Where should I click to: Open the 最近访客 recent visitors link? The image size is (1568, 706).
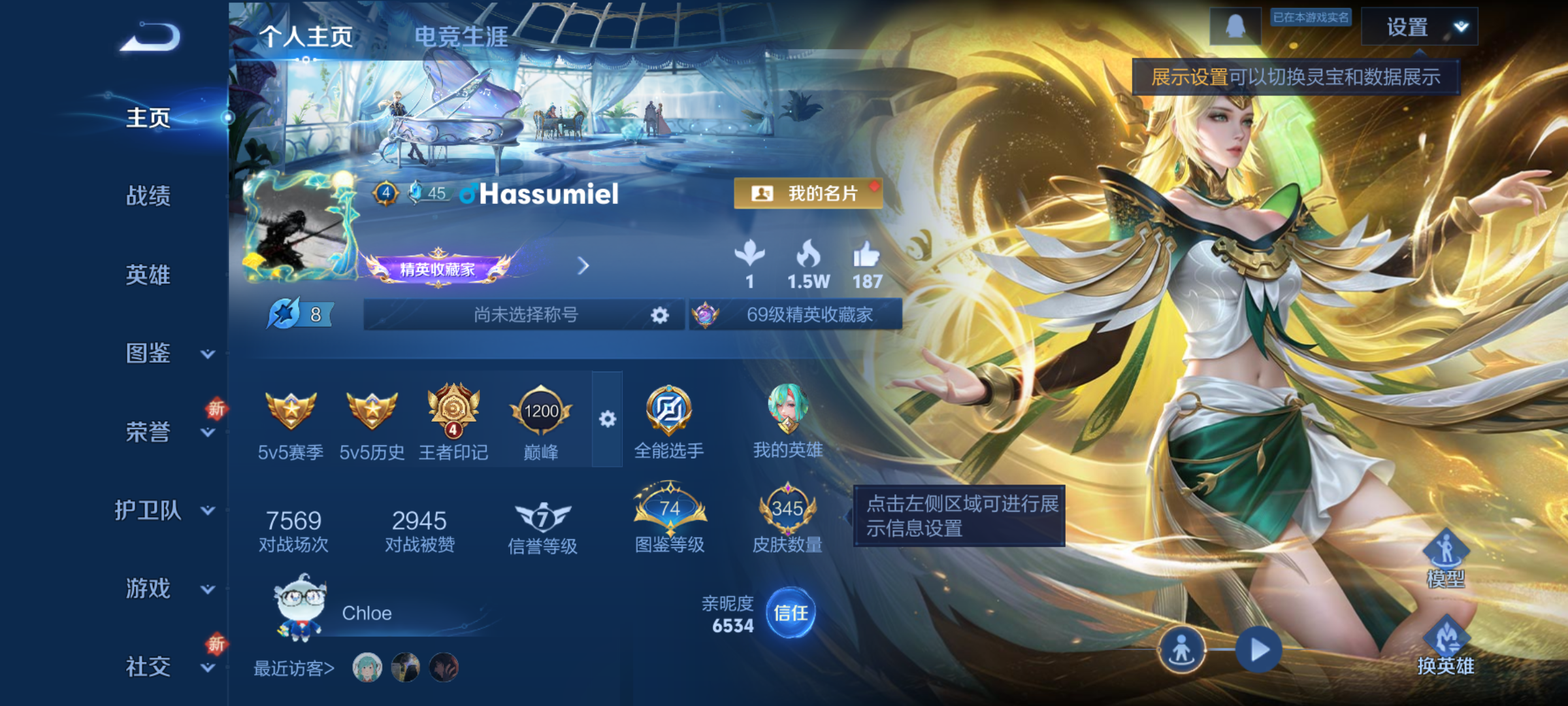pyautogui.click(x=292, y=668)
